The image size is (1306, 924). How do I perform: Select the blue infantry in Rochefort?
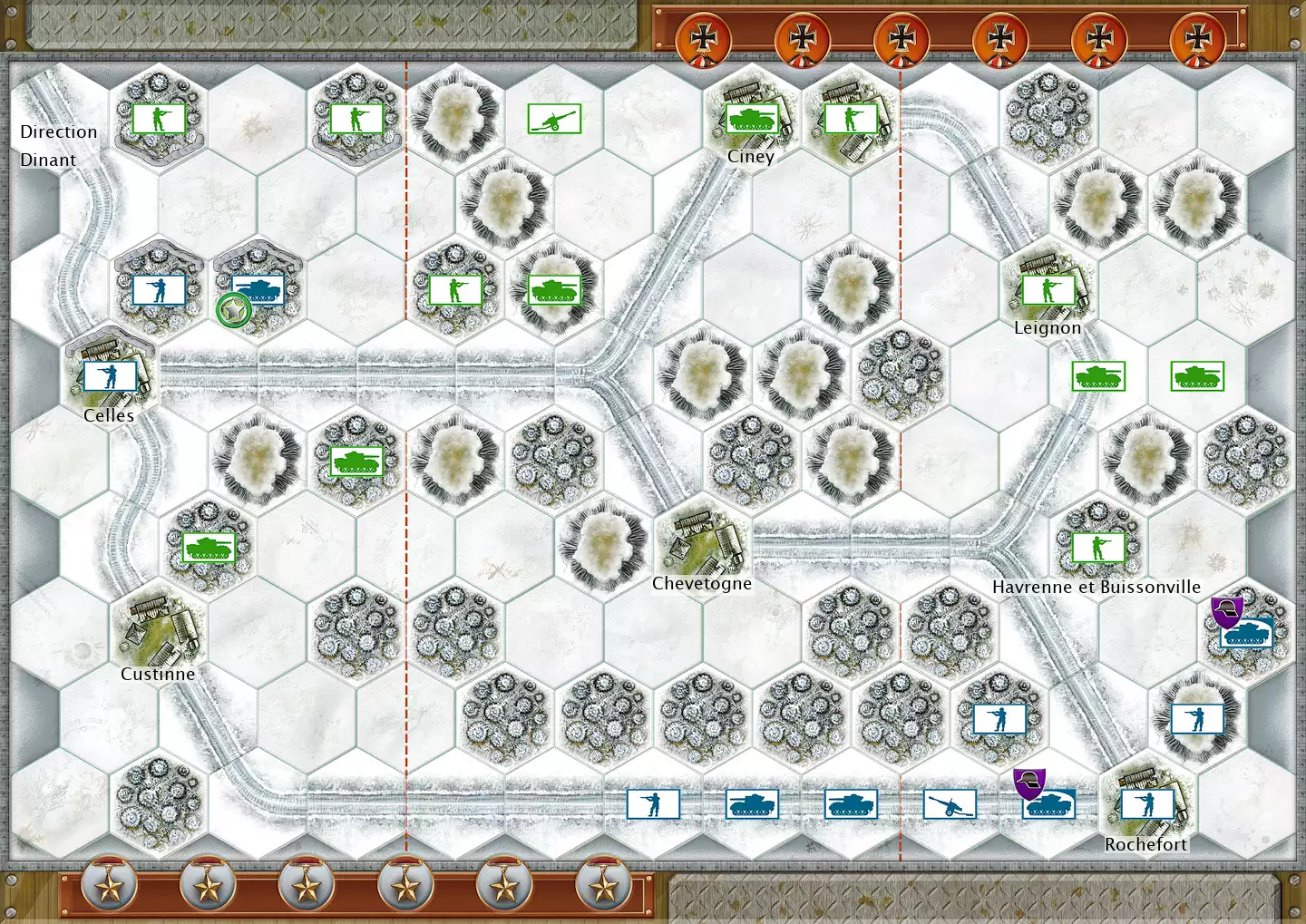1147,804
